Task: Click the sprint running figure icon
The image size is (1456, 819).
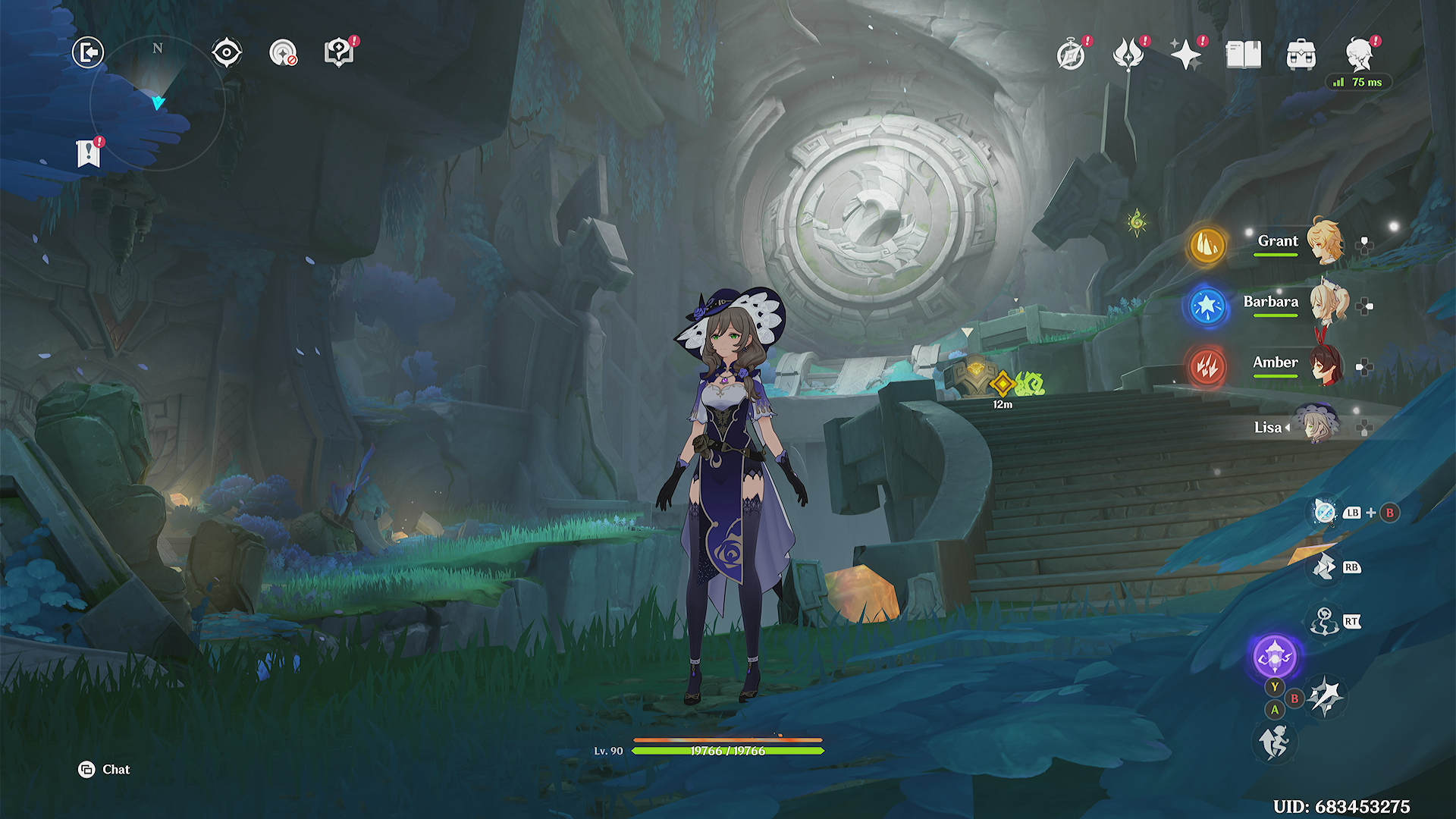Action: (1275, 741)
